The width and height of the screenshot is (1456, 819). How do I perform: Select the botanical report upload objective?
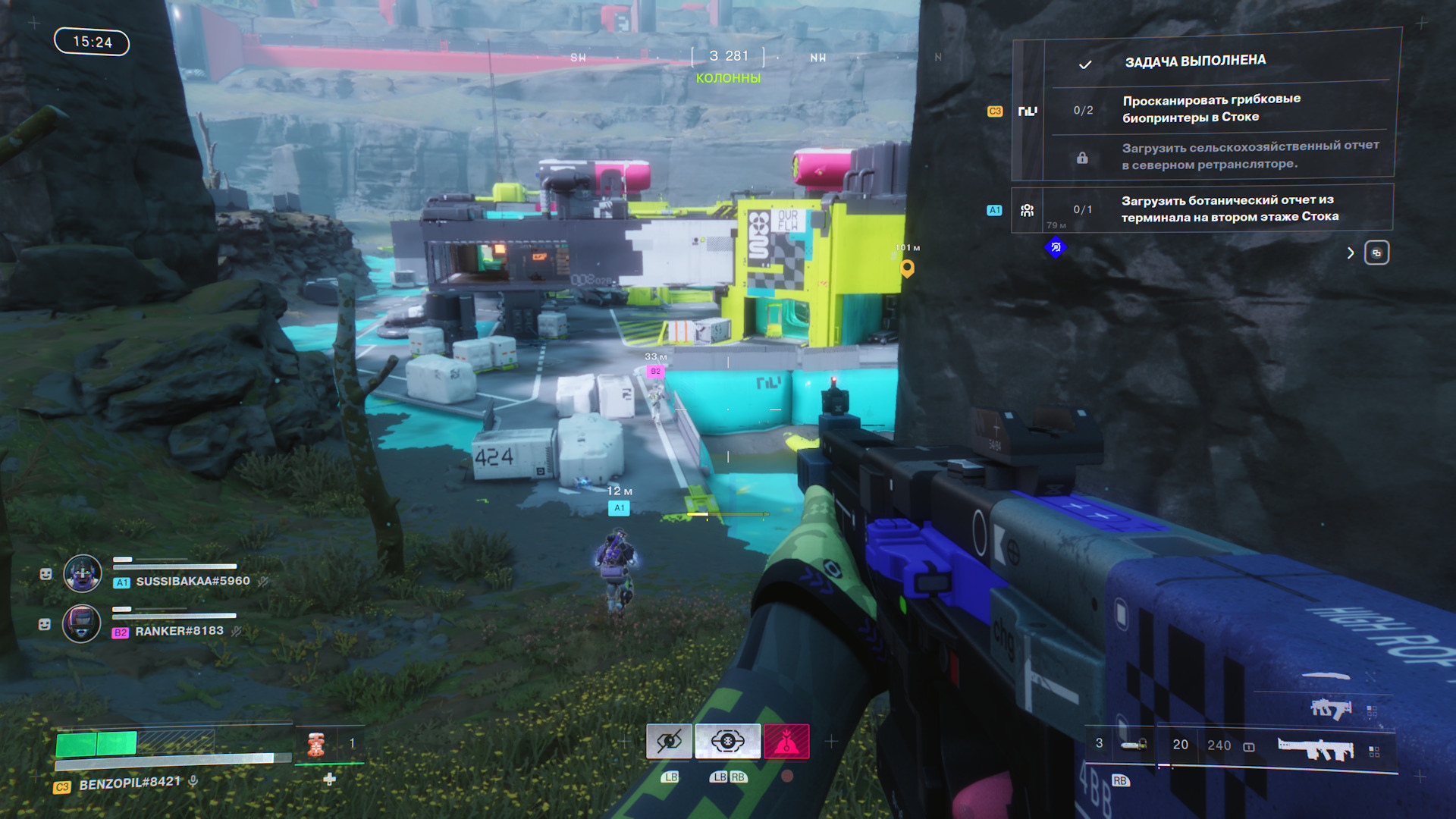click(1228, 209)
